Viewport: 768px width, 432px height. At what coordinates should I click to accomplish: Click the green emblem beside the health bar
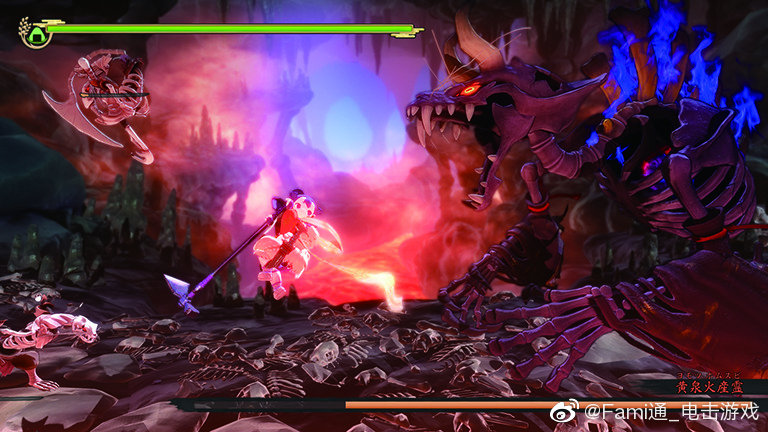pos(37,34)
